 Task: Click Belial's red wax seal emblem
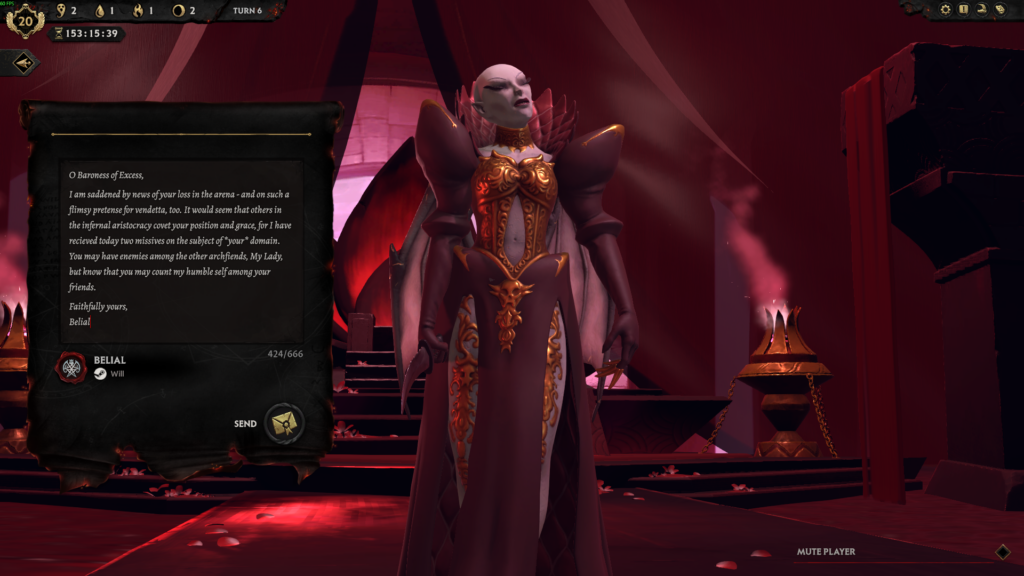pyautogui.click(x=71, y=367)
